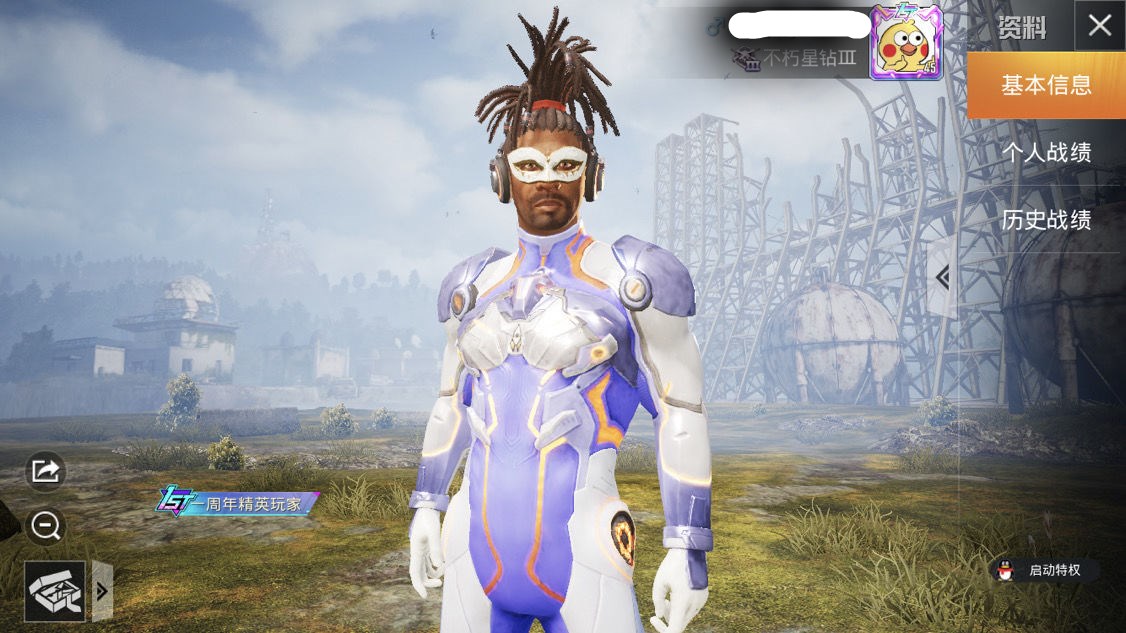
Task: Open the box icon at the bottom-left corner
Action: (x=55, y=591)
